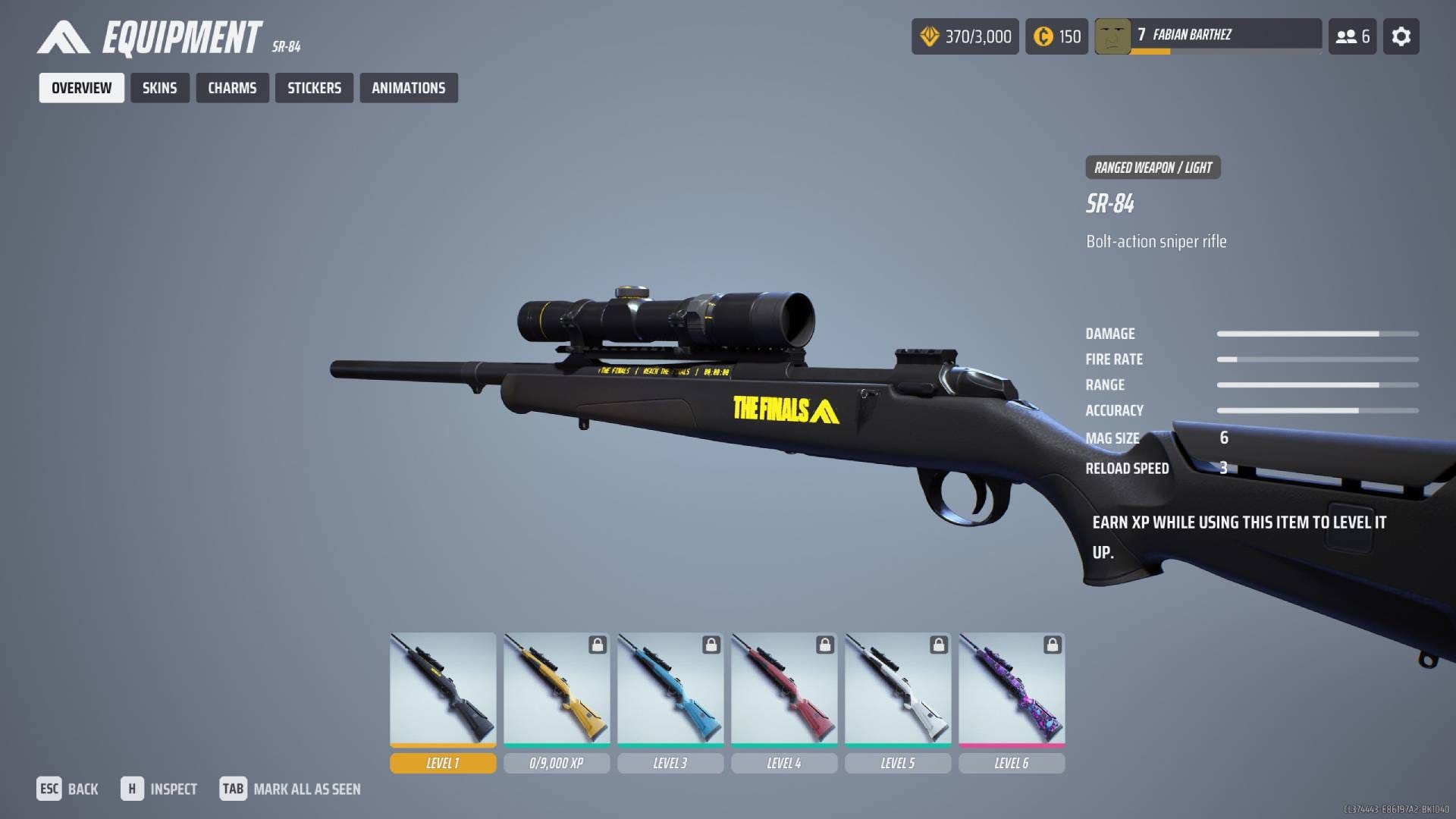Show the Stickers tab

click(x=314, y=88)
